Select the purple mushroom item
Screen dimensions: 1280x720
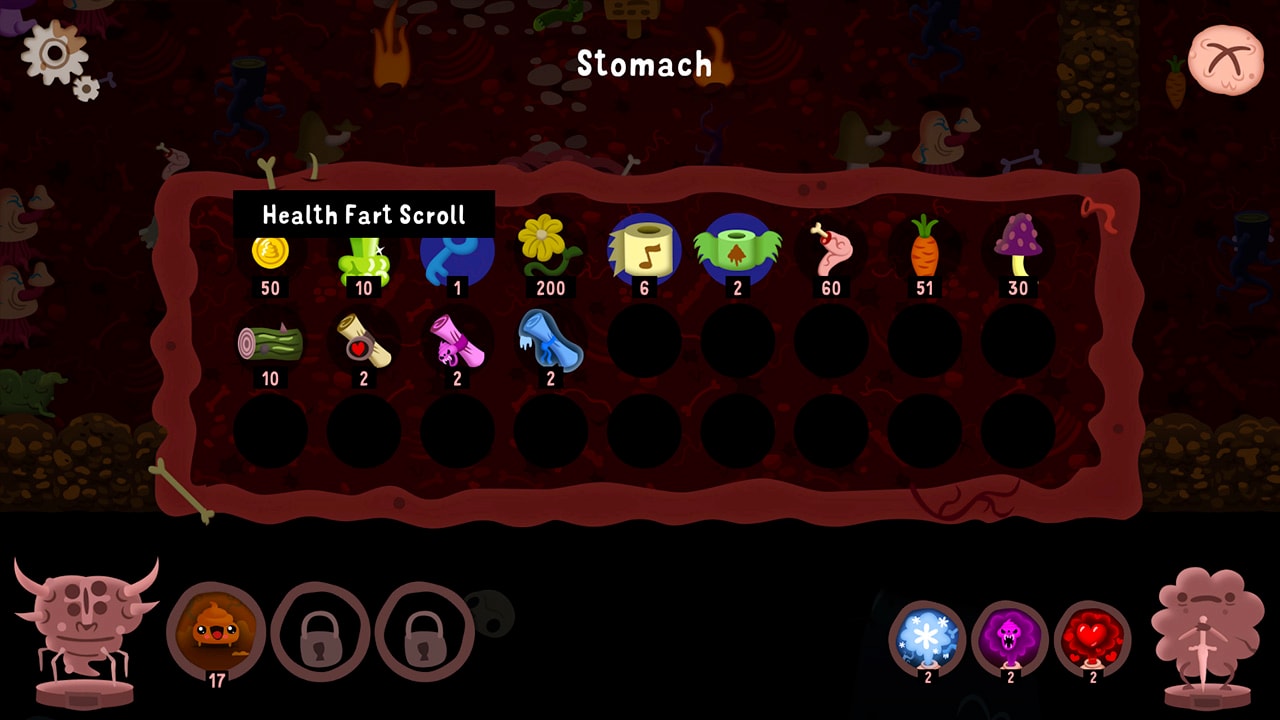click(x=1018, y=250)
